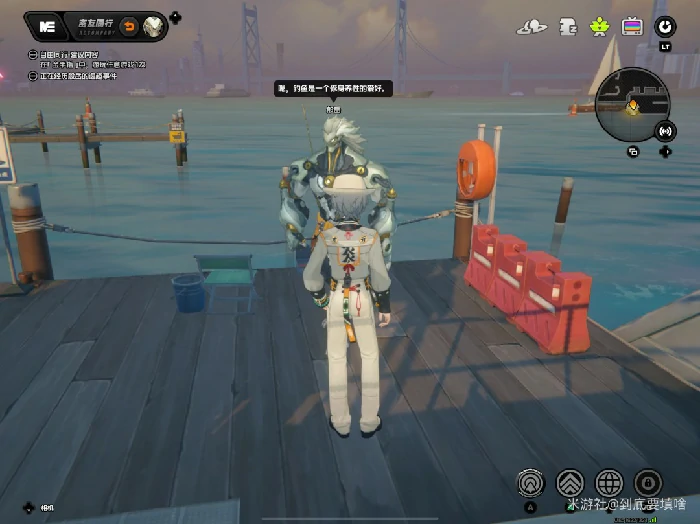Screen dimensions: 700x524
Task: Select the second quest tracker entry
Action: (90, 76)
